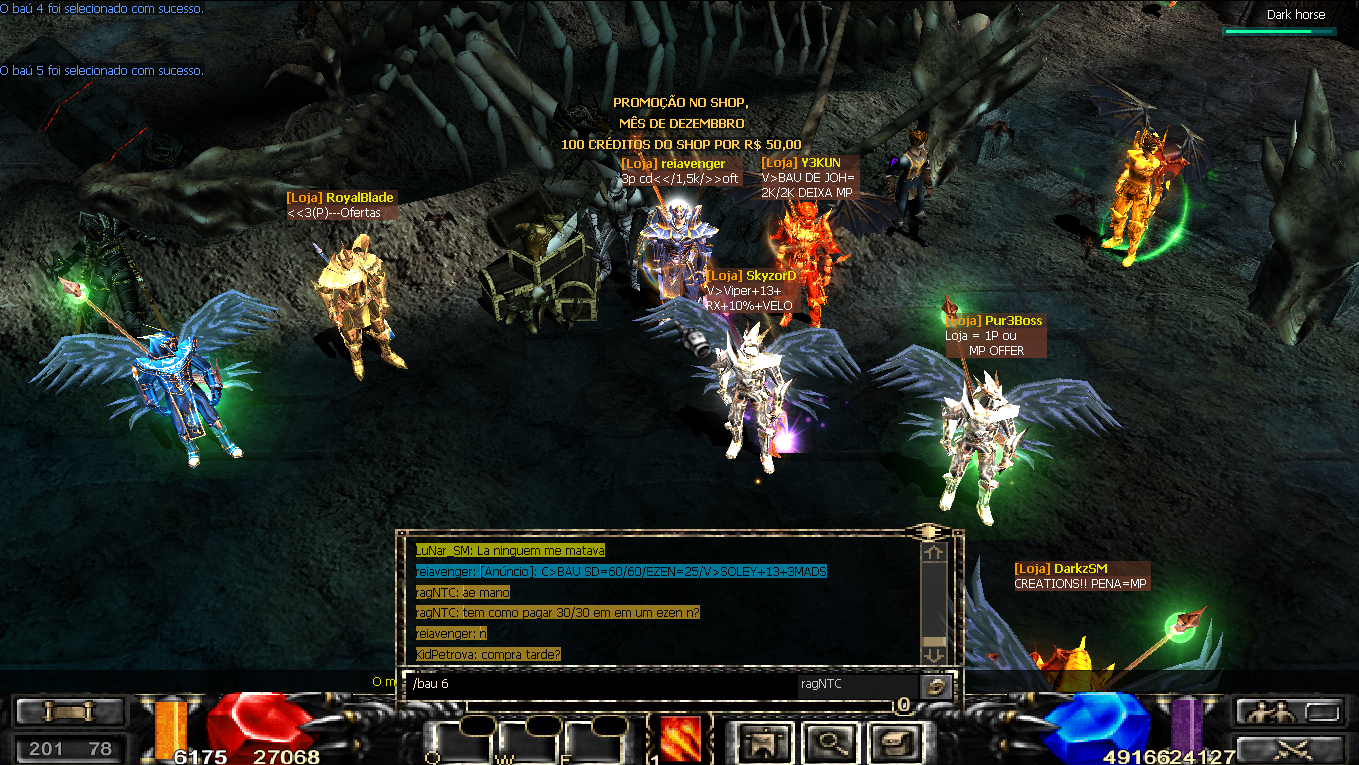Click the chat message input field
Screen dimensions: 1359x765
coord(600,685)
